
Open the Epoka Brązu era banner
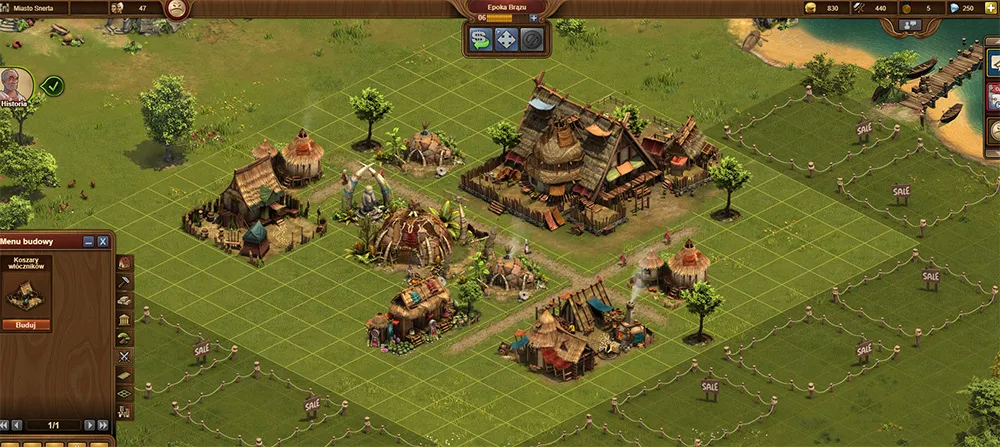pos(506,6)
